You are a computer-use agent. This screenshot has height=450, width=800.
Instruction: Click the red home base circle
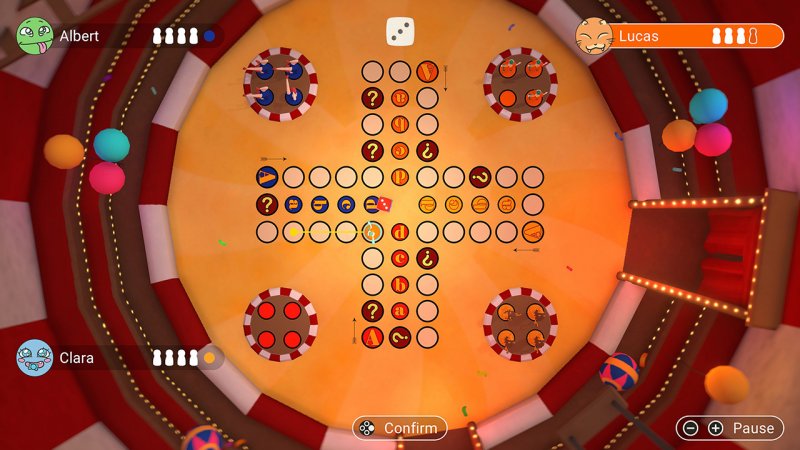click(x=280, y=324)
